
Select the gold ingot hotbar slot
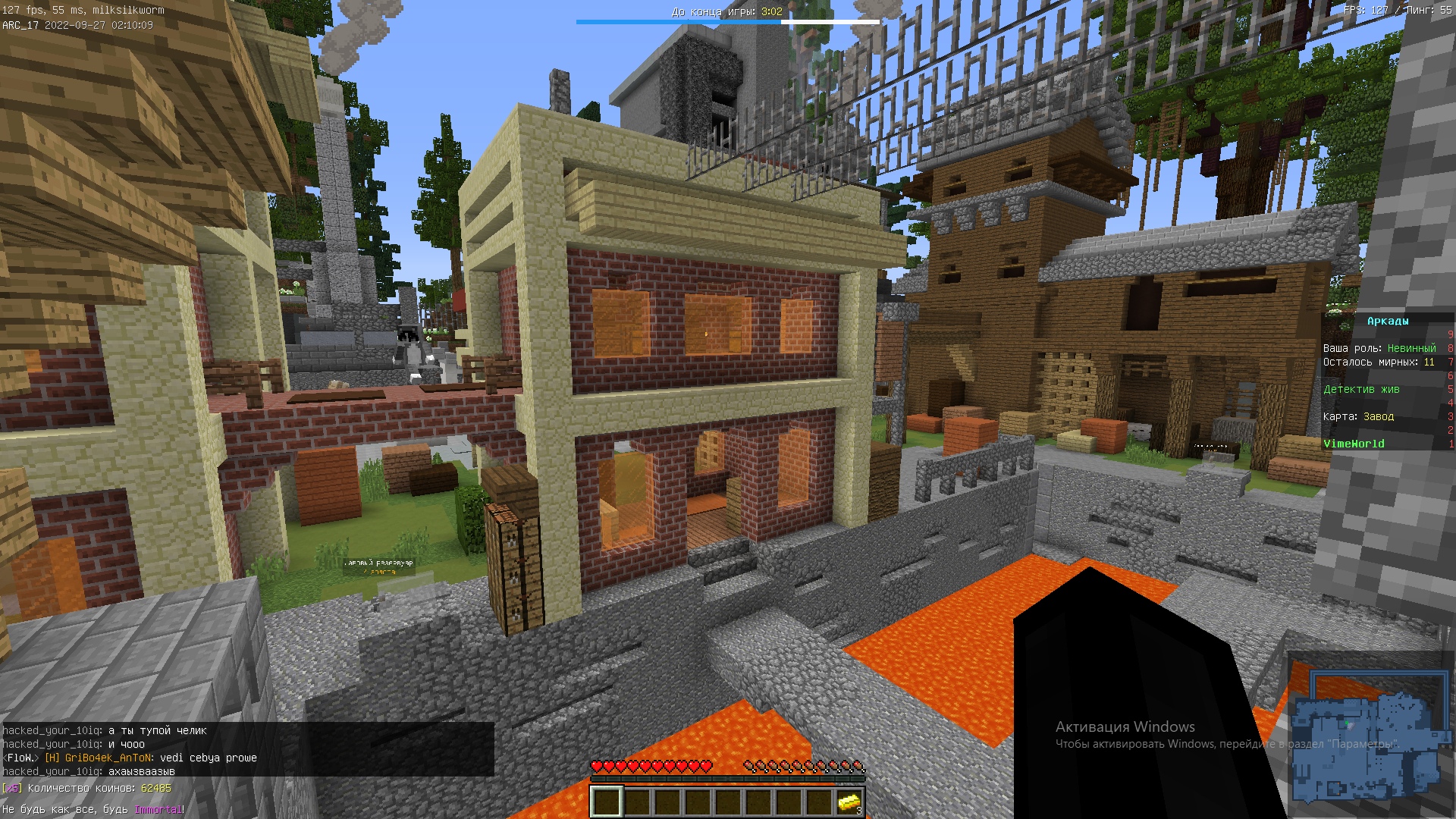click(849, 802)
